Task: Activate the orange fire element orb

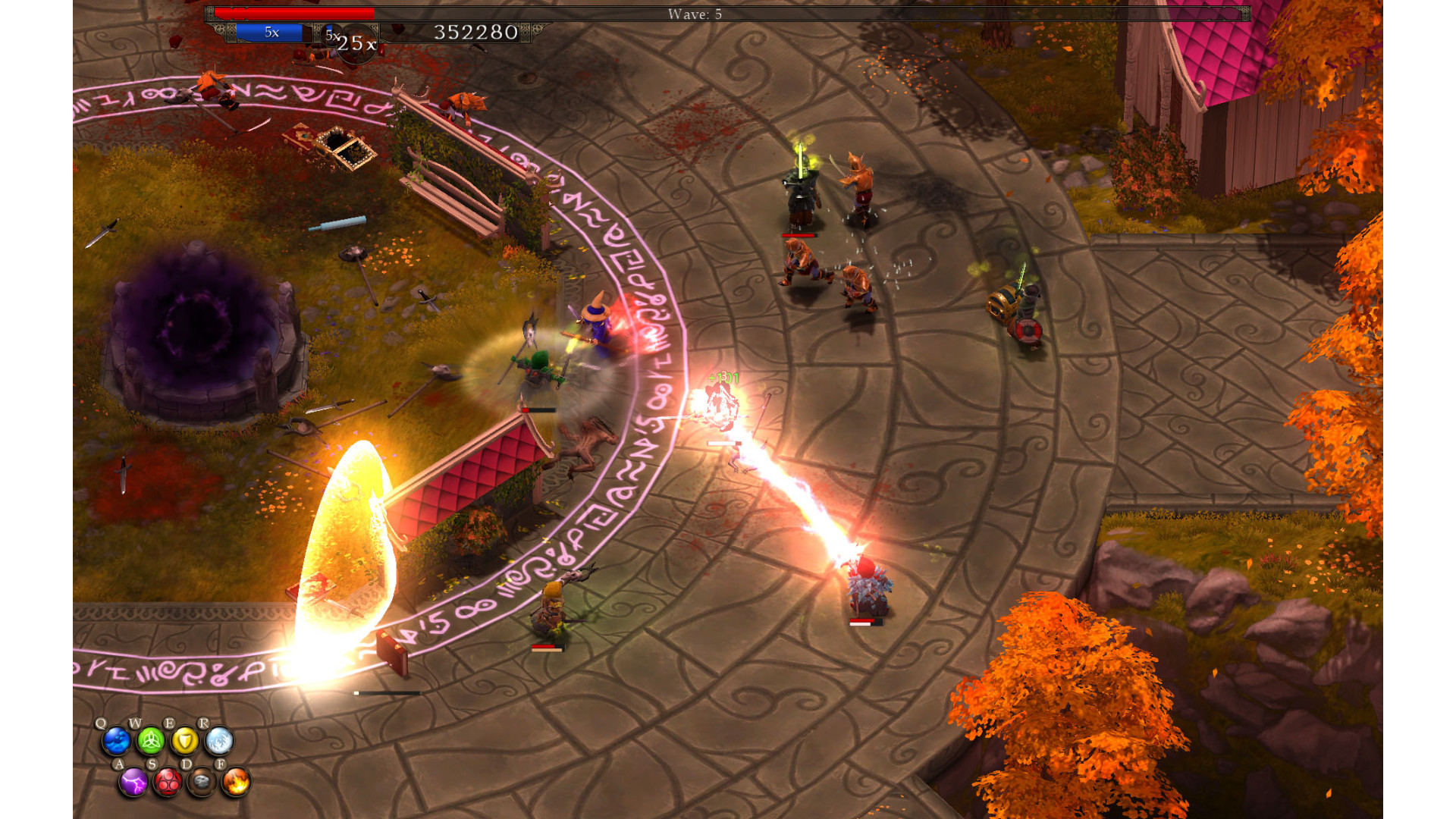Action: point(236,782)
